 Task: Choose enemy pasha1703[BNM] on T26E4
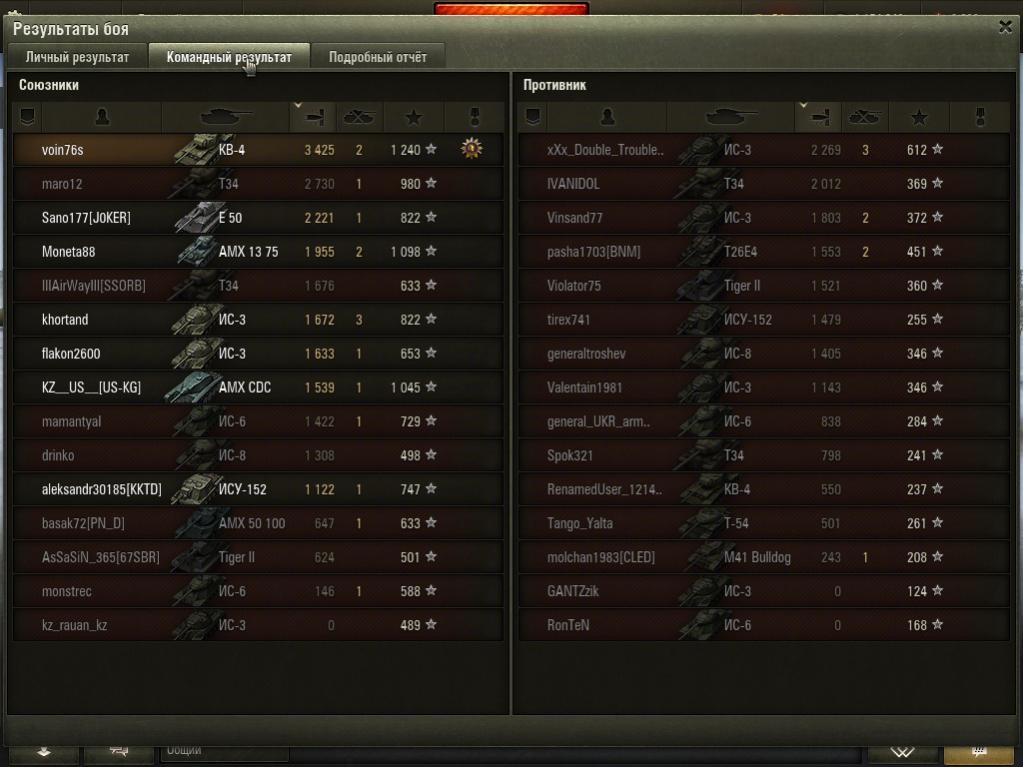594,252
